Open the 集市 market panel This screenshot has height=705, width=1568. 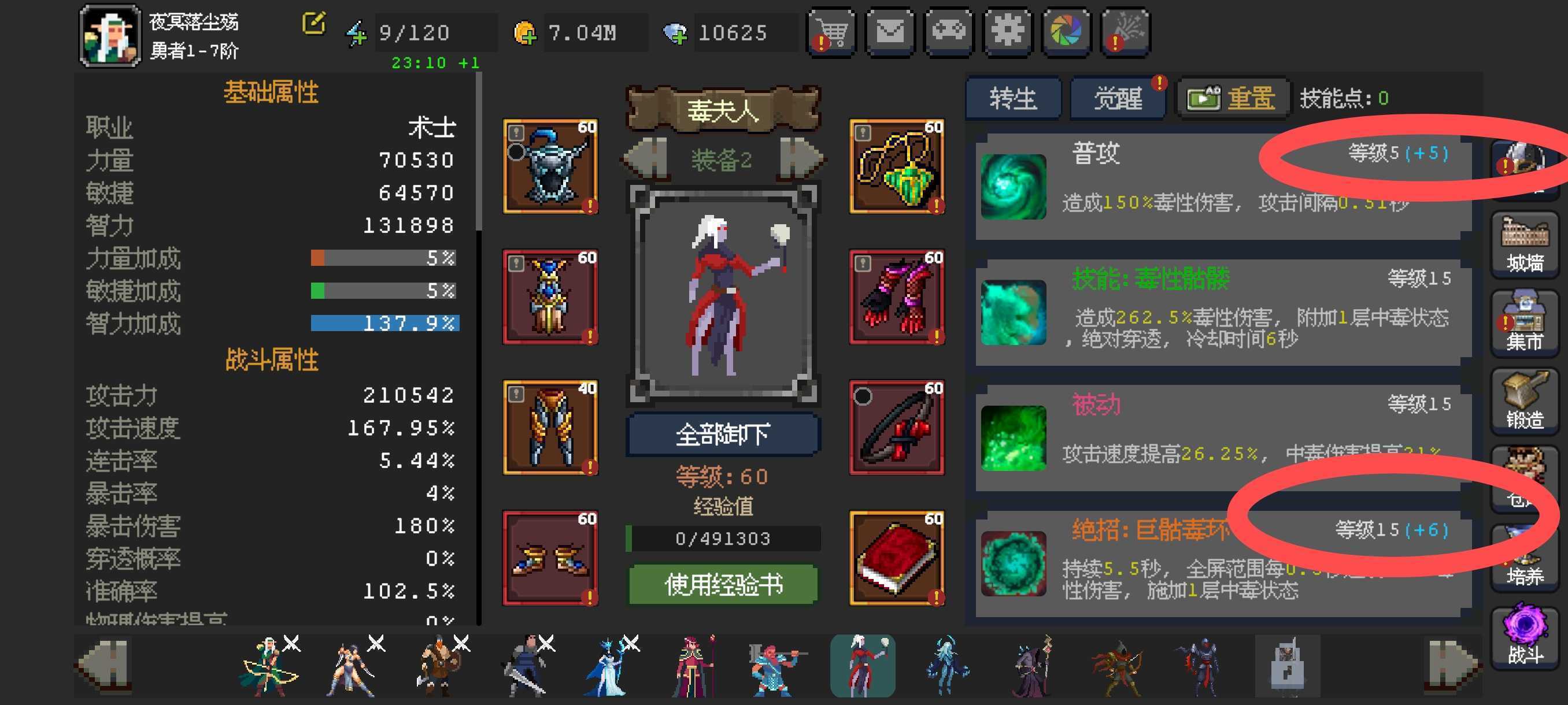[1524, 324]
